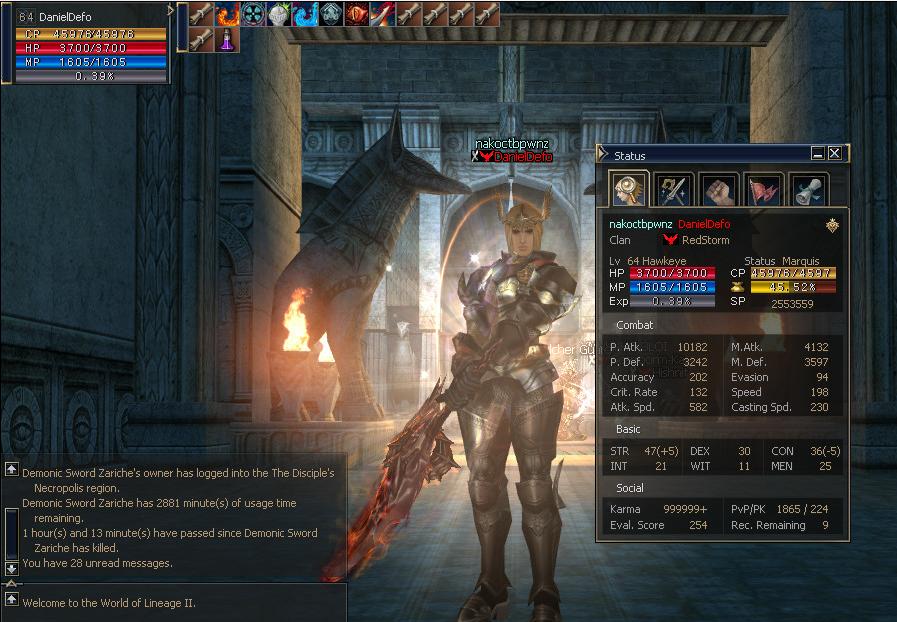Expand the Status window title arrow
The width and height of the screenshot is (897, 622).
602,154
